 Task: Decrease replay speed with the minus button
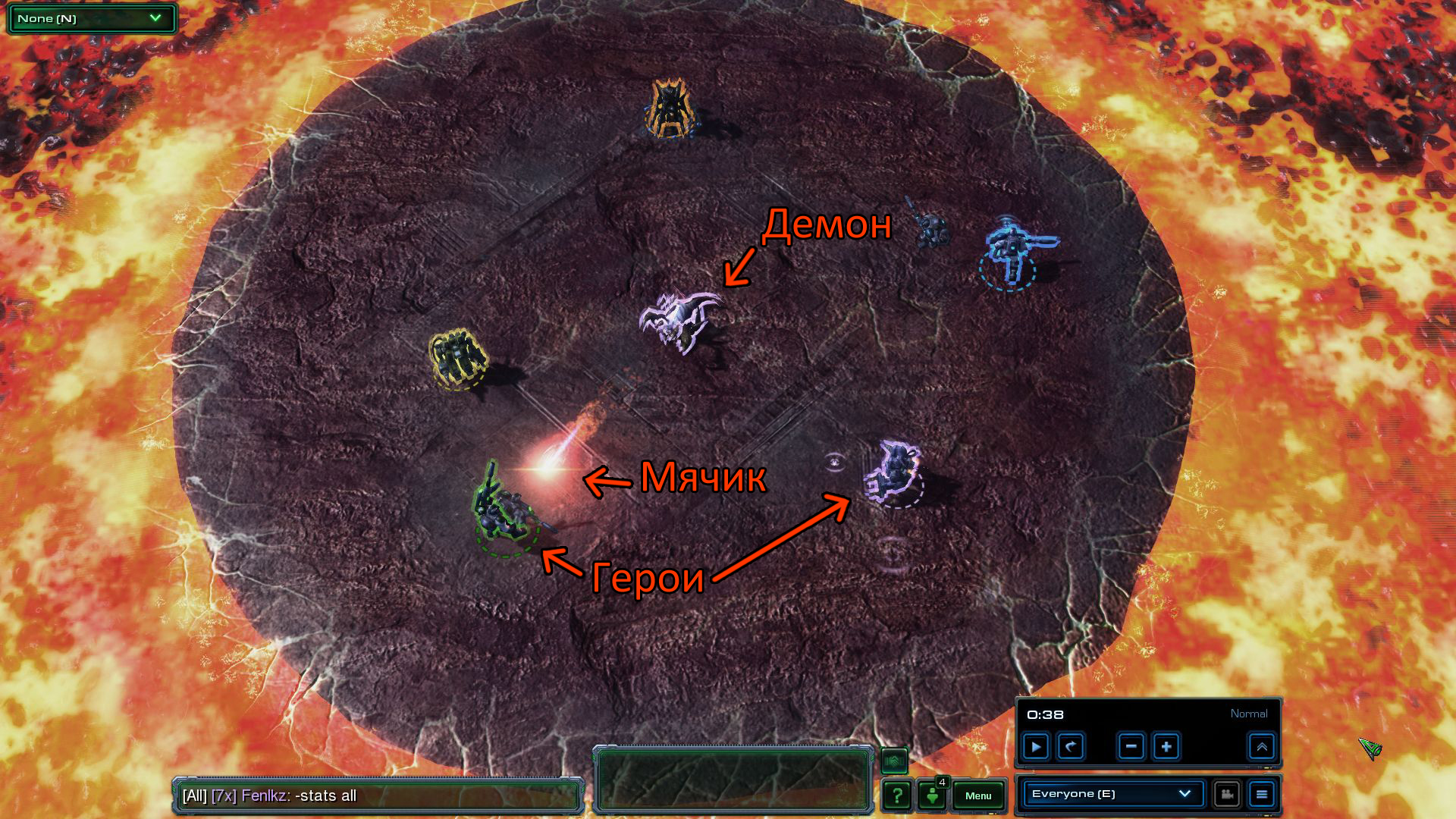[x=1131, y=747]
